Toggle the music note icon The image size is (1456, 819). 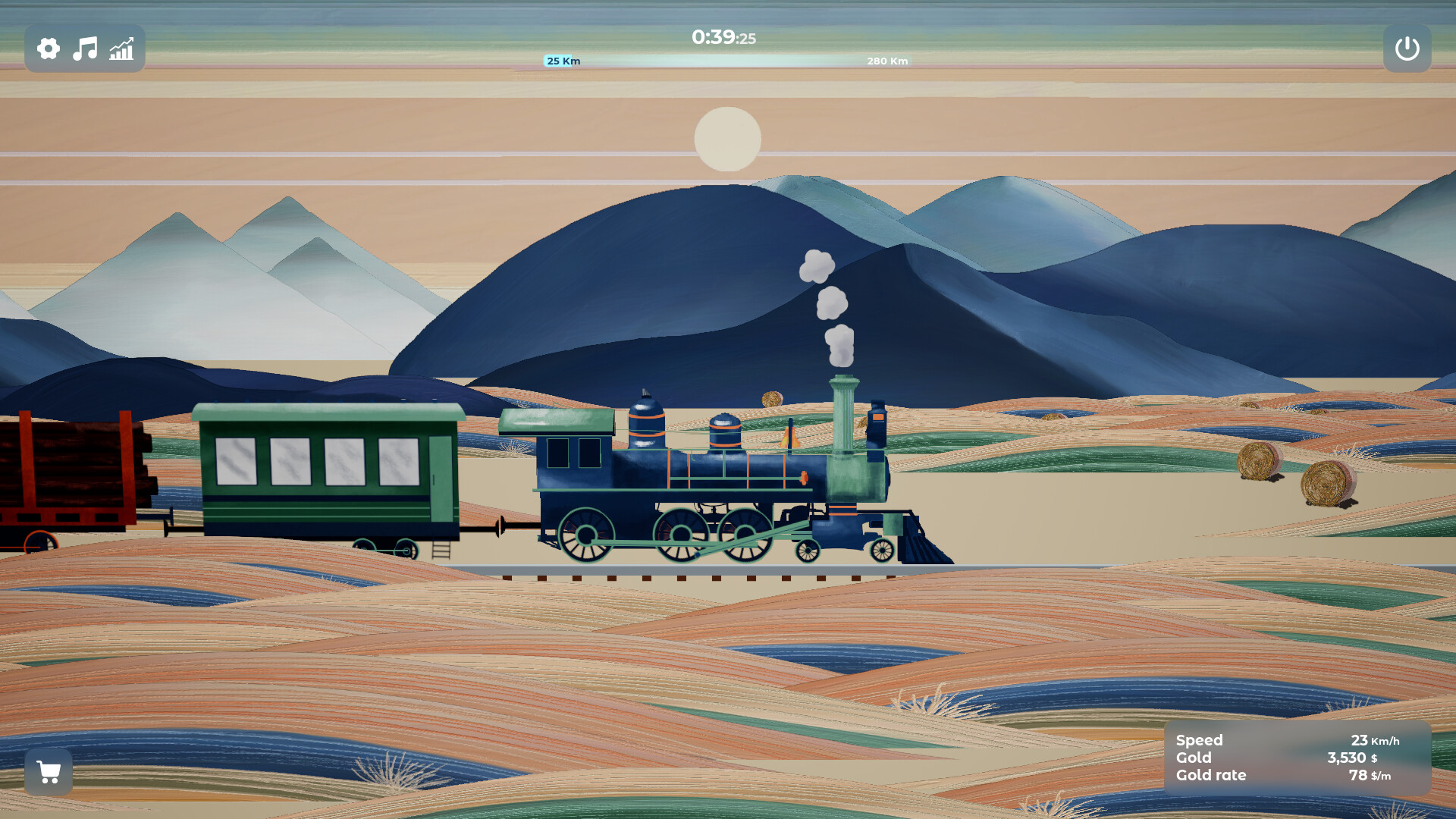pos(84,49)
